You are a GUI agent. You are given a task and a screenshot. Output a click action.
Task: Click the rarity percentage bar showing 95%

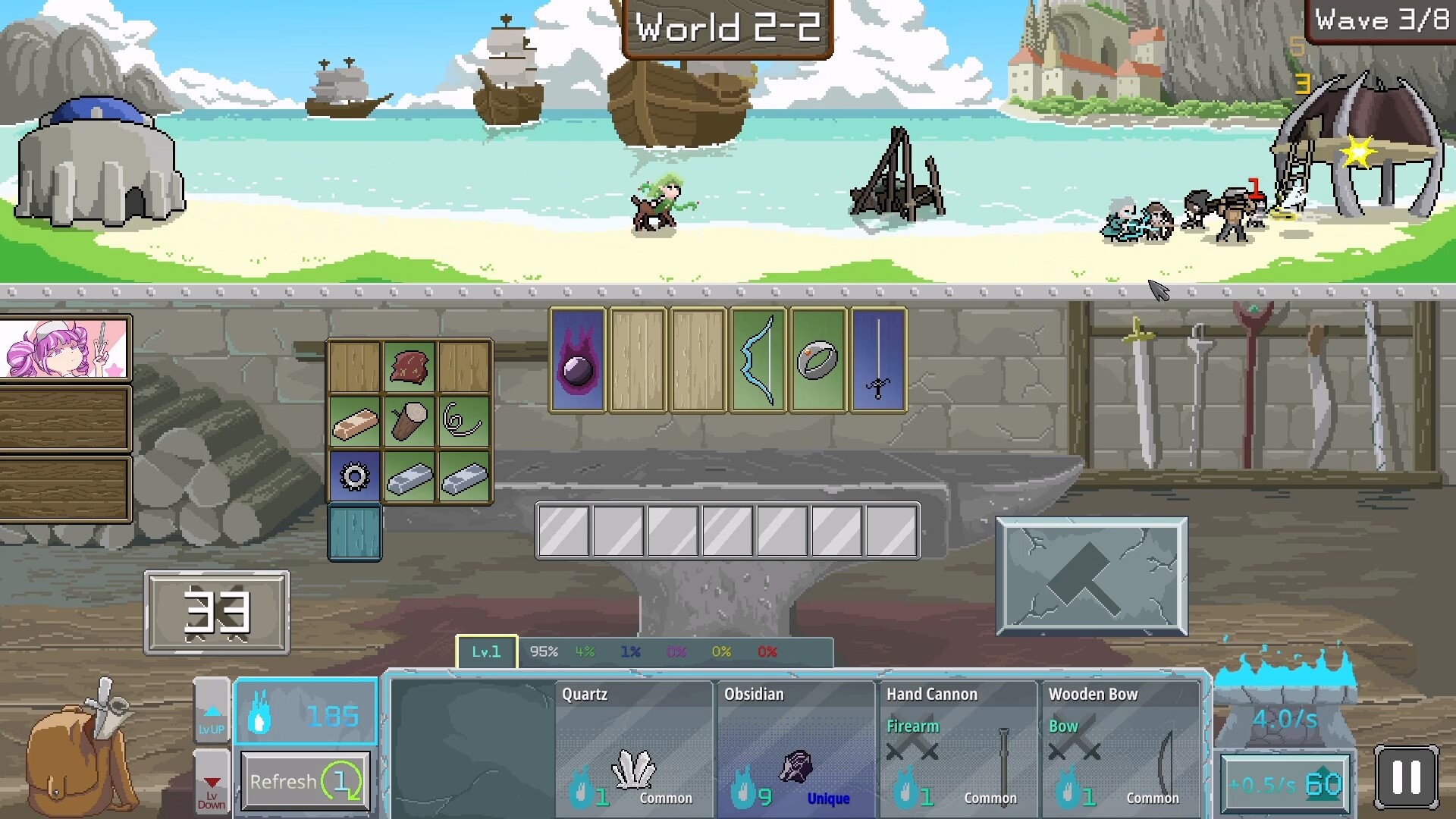[x=544, y=651]
